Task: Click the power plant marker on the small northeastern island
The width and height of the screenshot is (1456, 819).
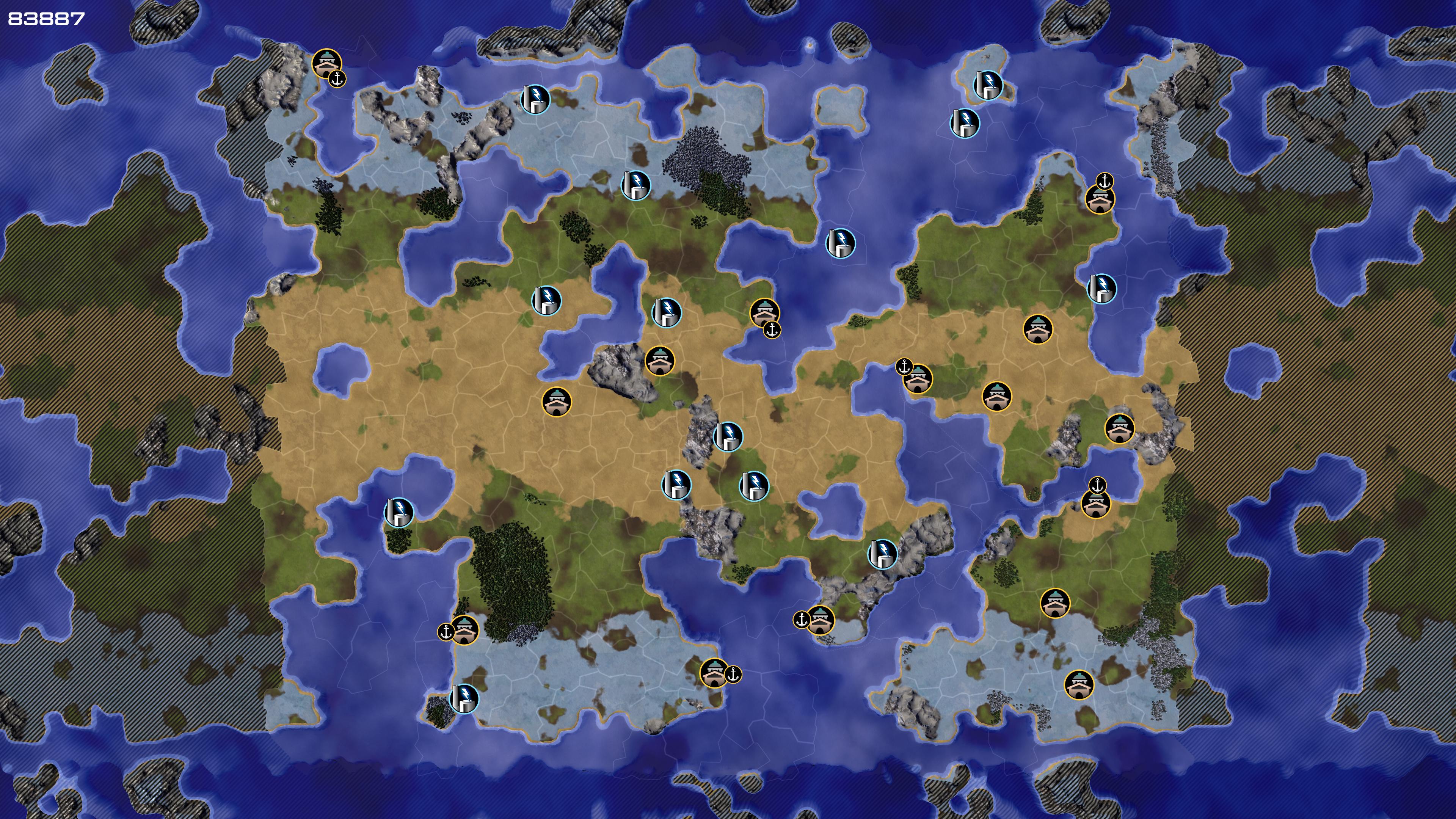Action: [987, 85]
